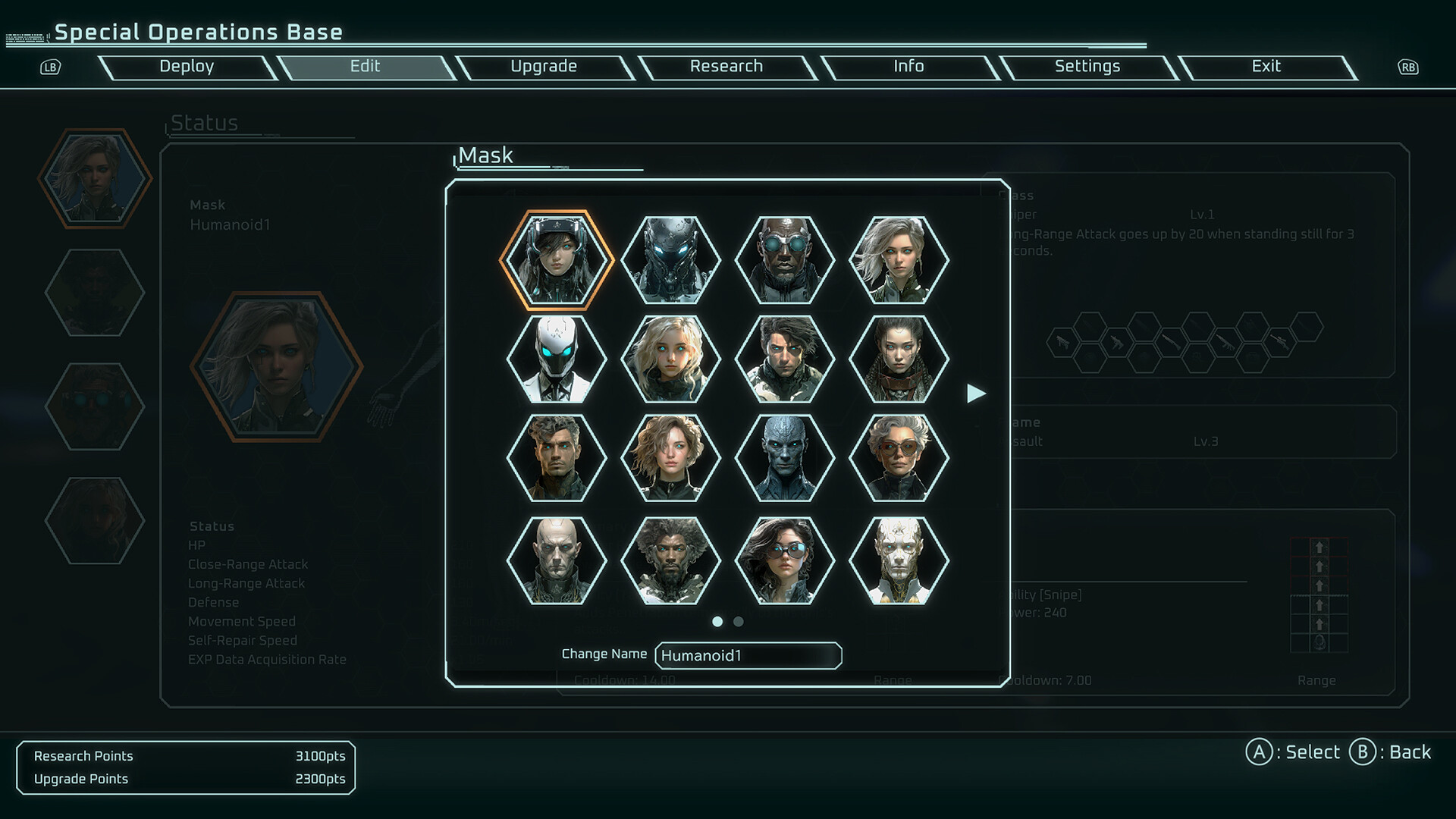Select the first page indicator dot
Viewport: 1456px width, 819px height.
click(x=717, y=621)
